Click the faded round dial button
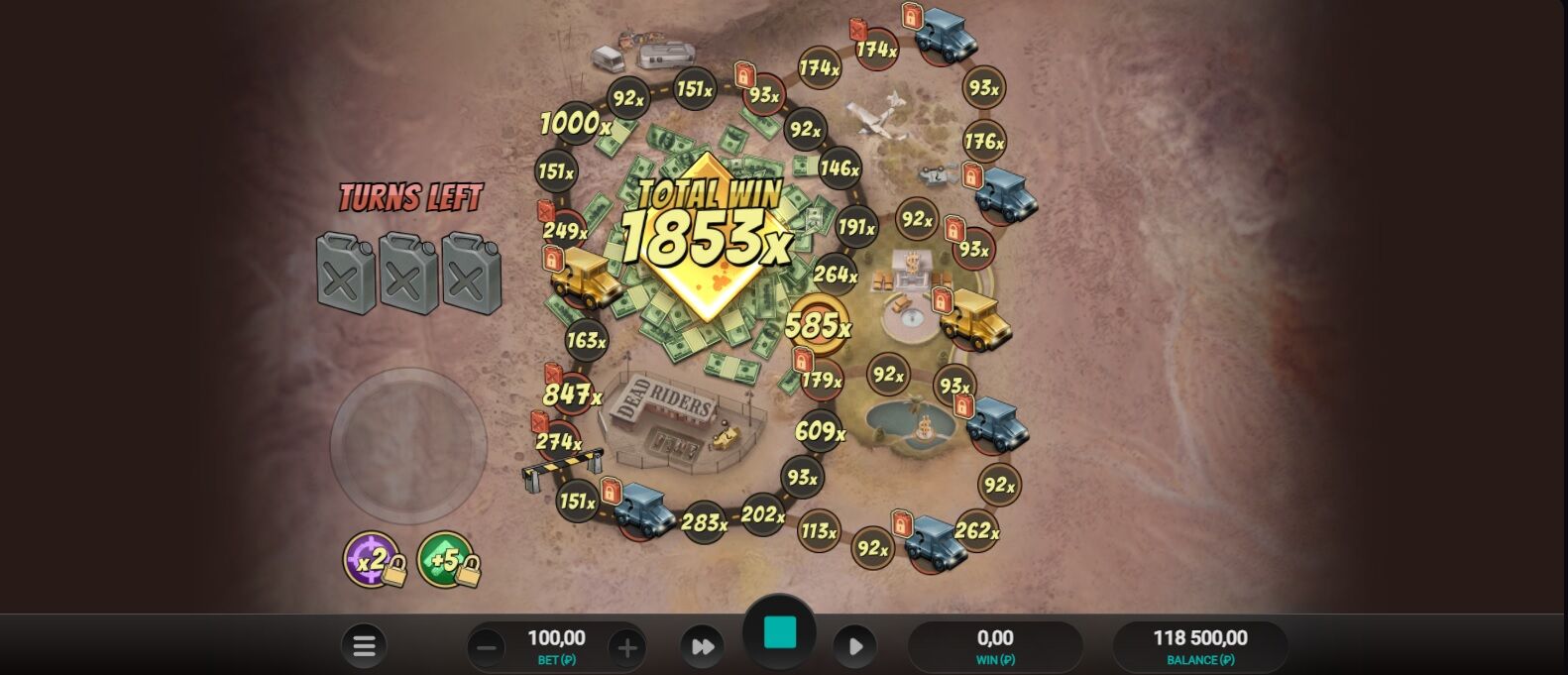The width and height of the screenshot is (1568, 675). pyautogui.click(x=408, y=446)
